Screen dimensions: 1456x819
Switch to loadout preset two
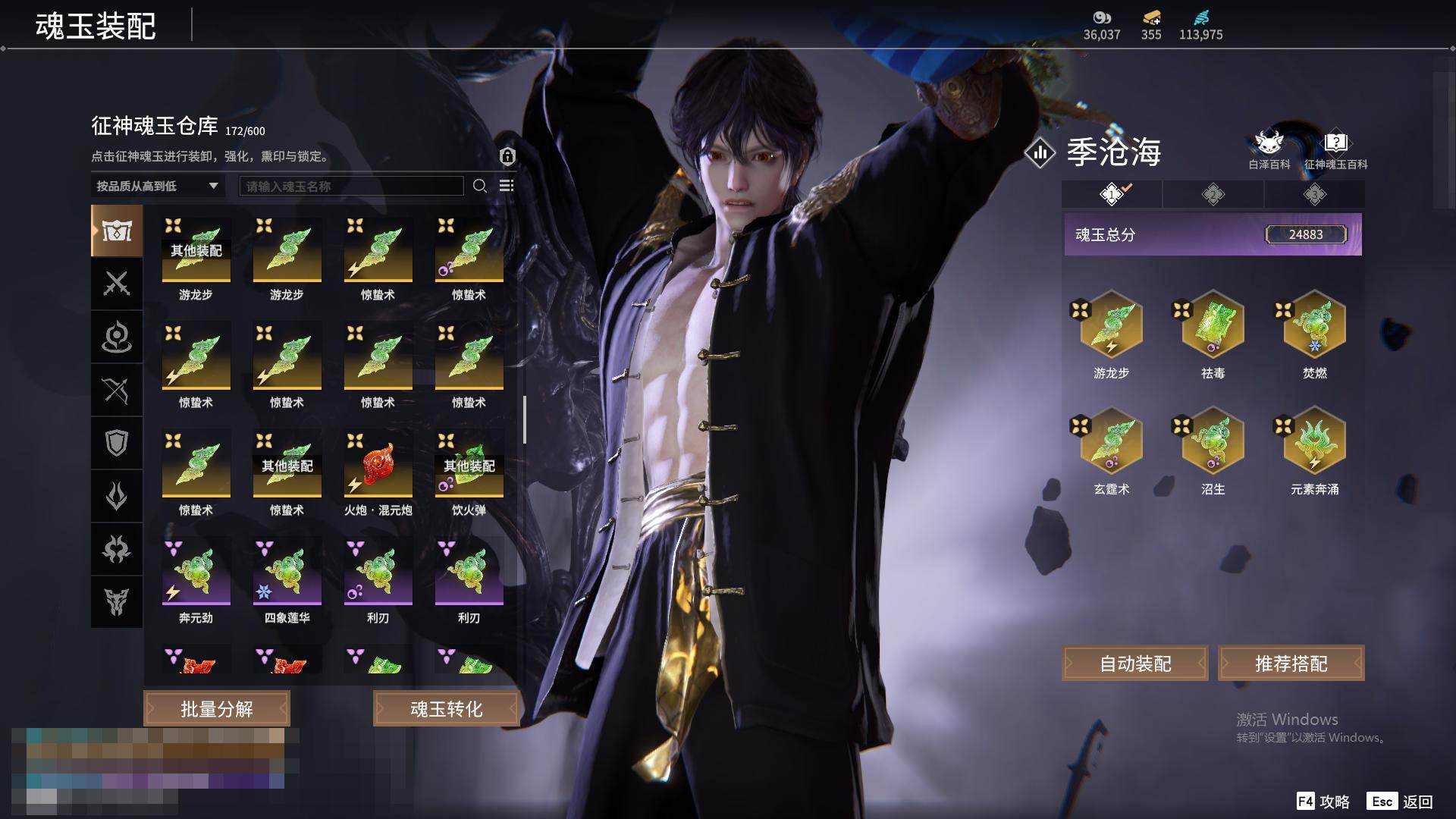point(1213,194)
